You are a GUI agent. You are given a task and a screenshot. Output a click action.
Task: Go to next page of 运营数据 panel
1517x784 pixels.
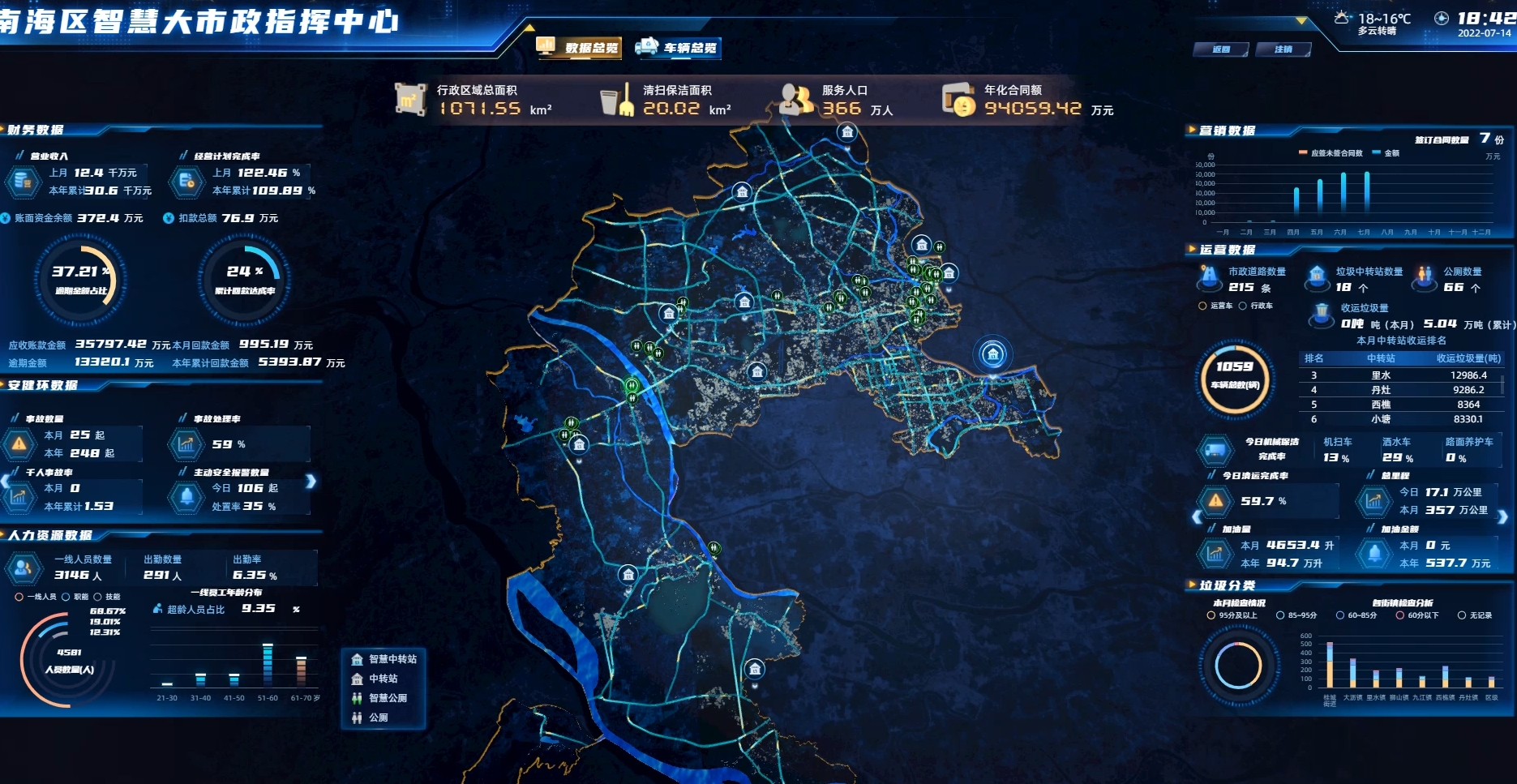pyautogui.click(x=1502, y=516)
